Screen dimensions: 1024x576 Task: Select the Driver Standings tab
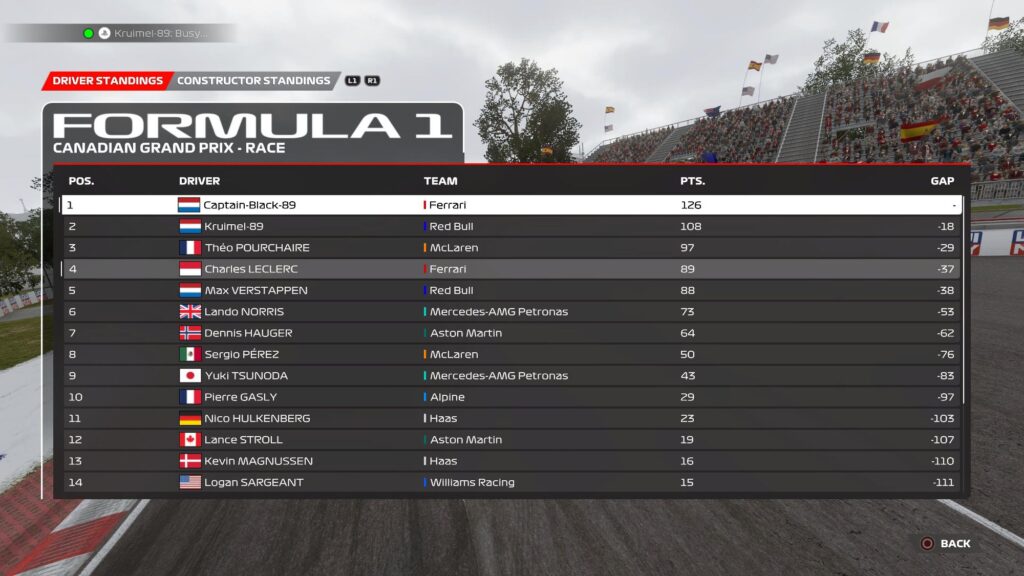tap(107, 81)
